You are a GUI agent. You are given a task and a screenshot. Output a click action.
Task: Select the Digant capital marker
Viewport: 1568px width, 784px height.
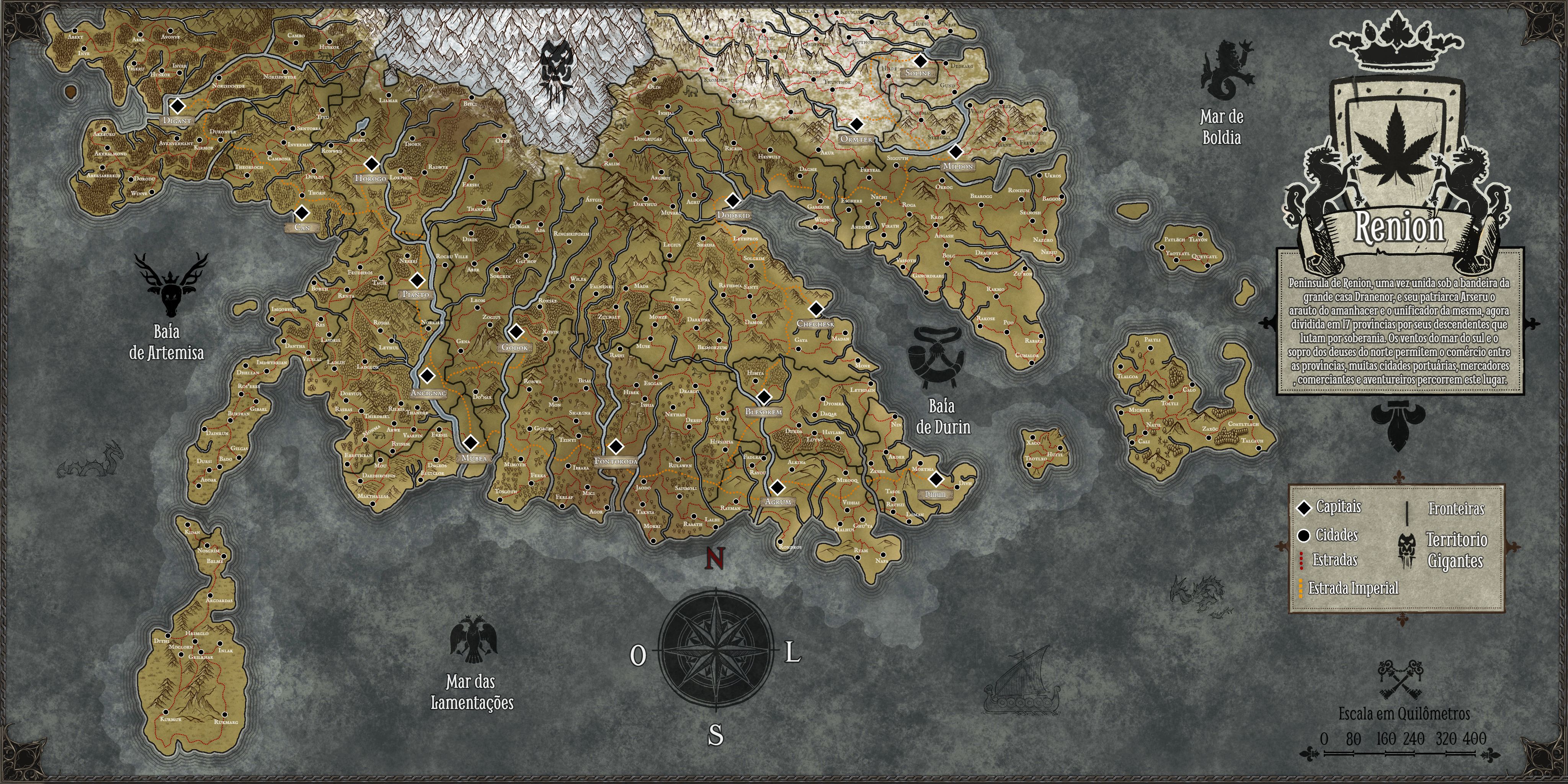tap(177, 106)
